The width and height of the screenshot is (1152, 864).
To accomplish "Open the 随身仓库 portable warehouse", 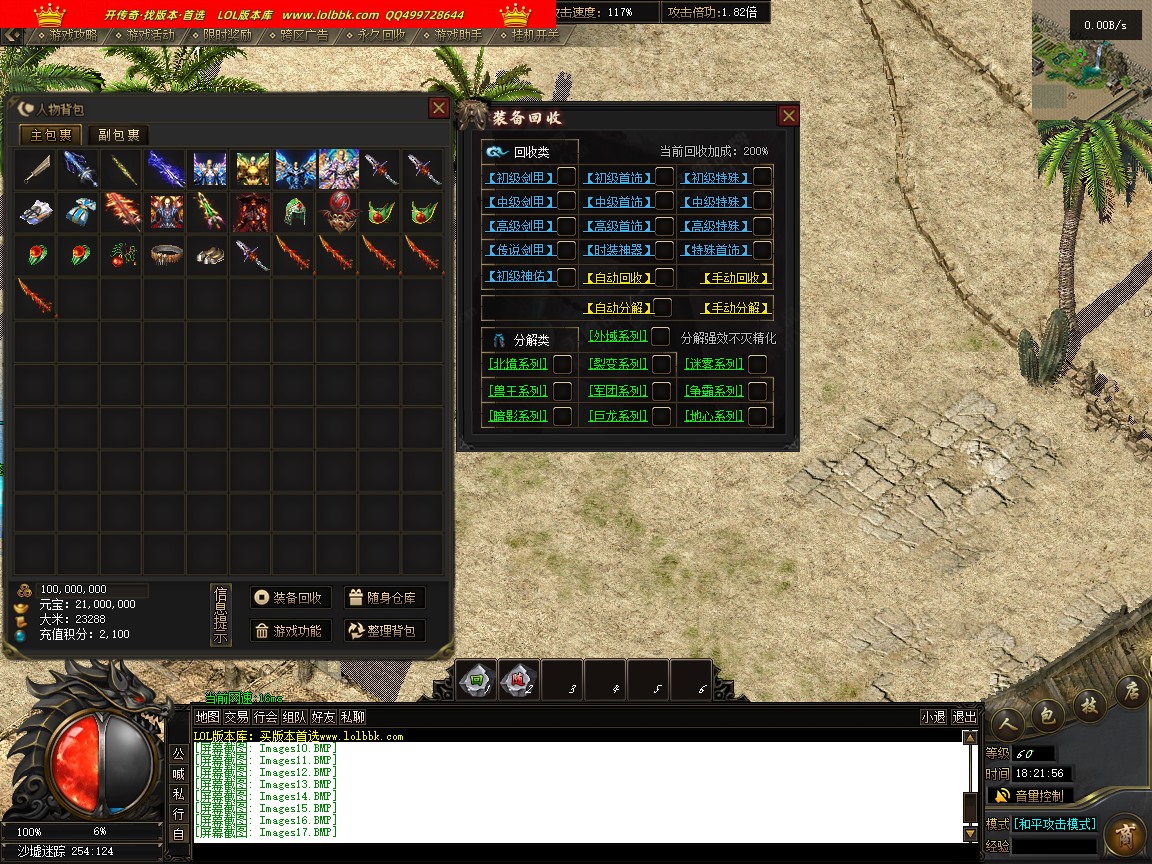I will click(385, 598).
